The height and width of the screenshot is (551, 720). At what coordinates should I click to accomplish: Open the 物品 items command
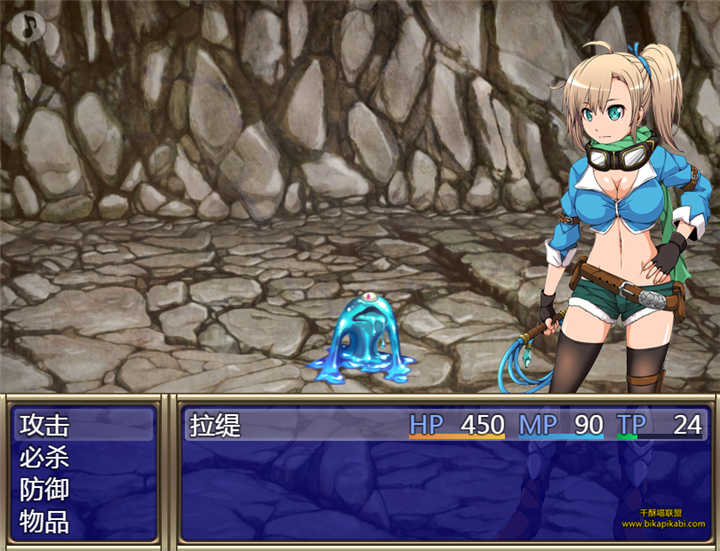[45, 521]
